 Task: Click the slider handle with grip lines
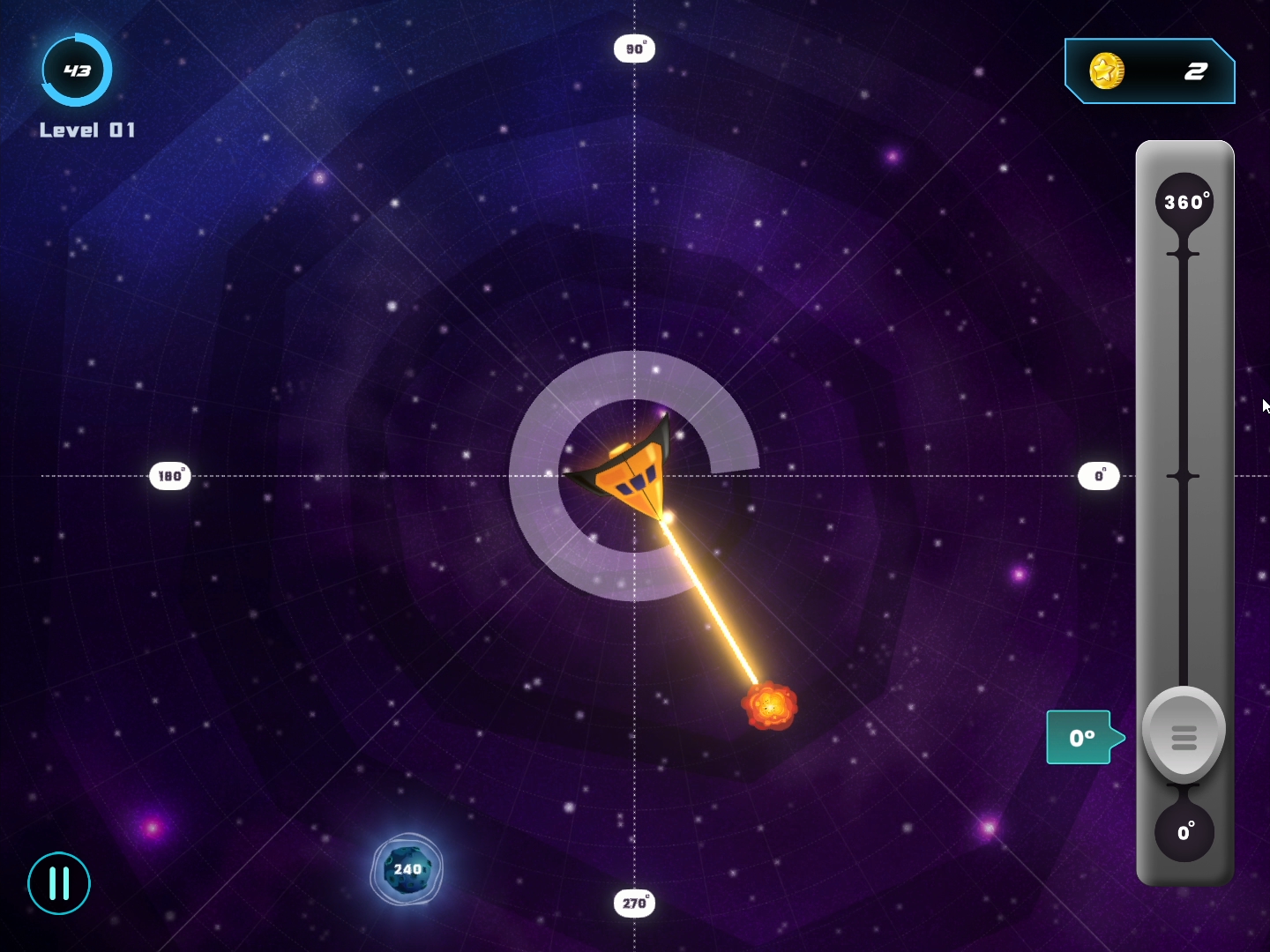1184,733
